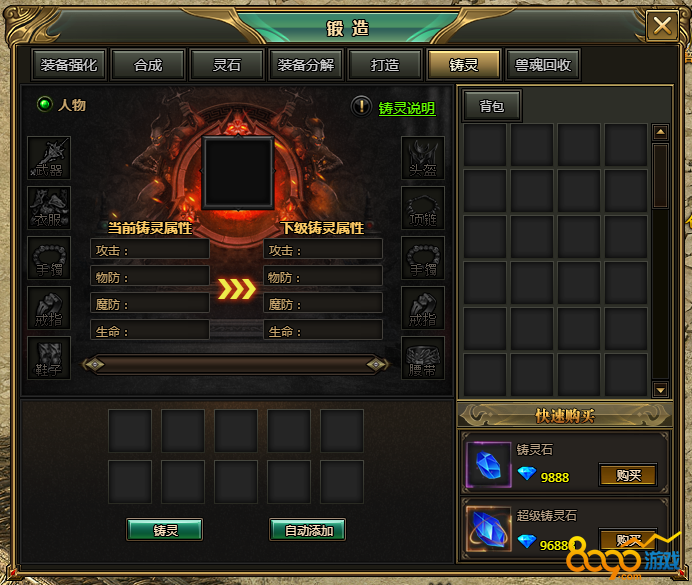
Task: Open the 合成 tab
Action: click(x=148, y=65)
